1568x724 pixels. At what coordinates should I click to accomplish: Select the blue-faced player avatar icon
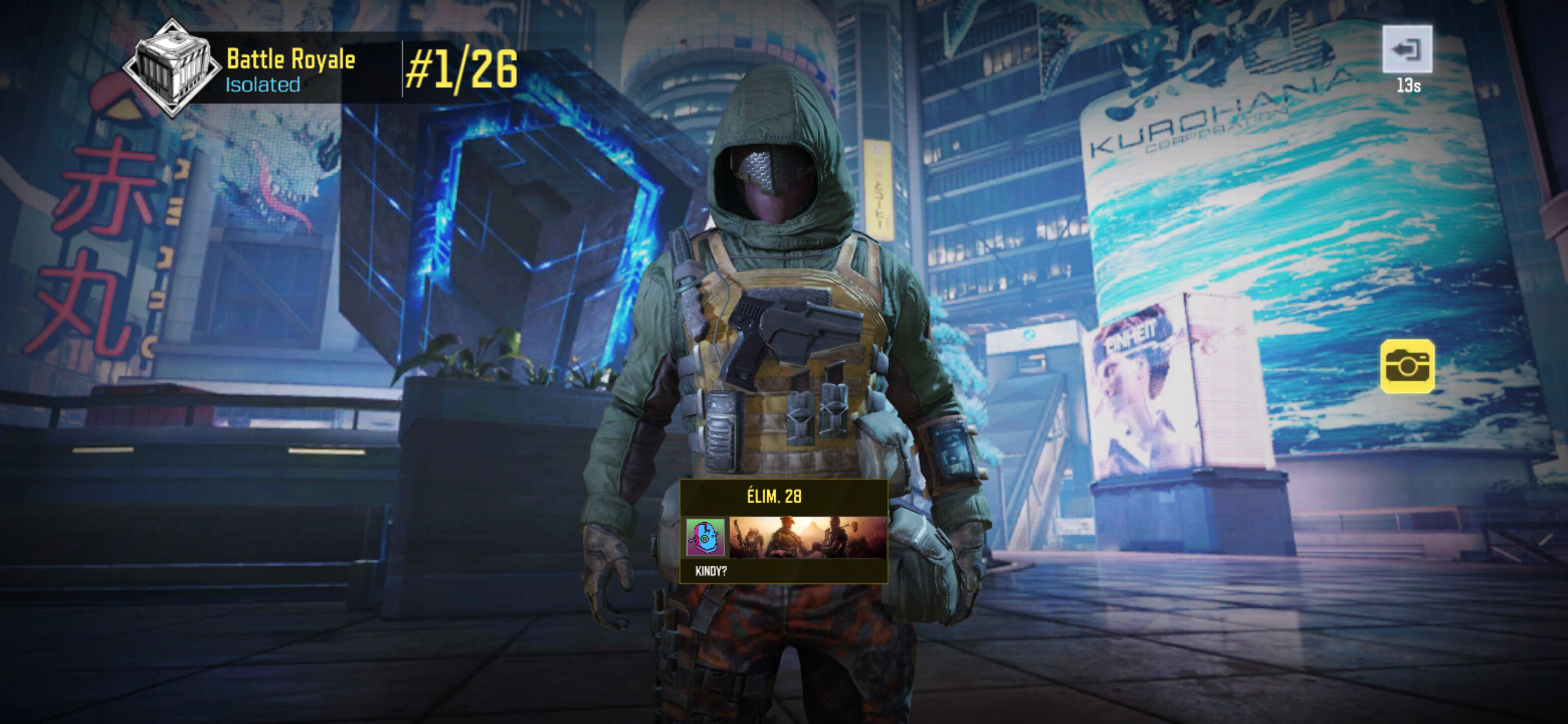(706, 537)
